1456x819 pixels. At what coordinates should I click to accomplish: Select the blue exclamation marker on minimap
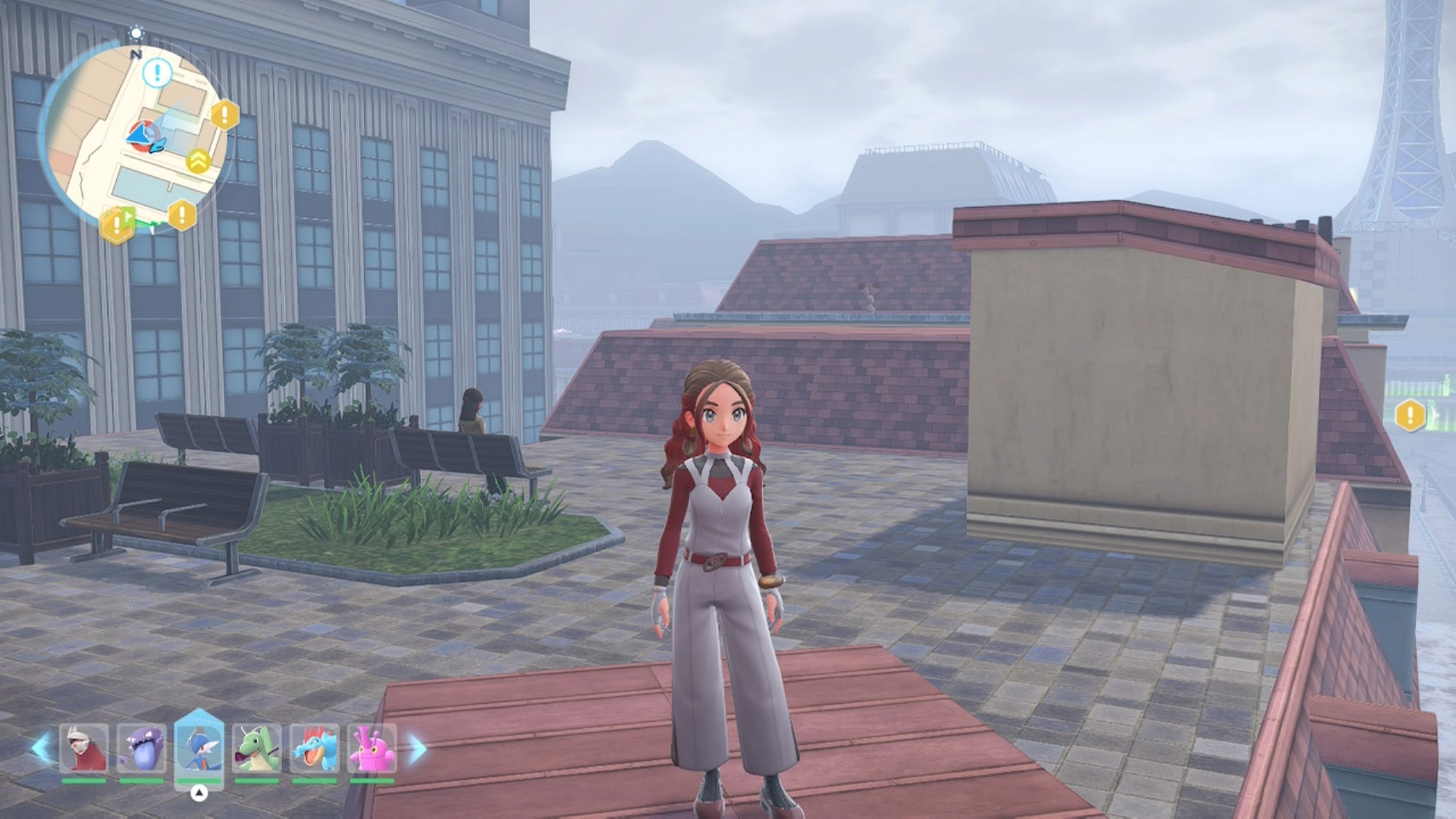click(x=158, y=74)
